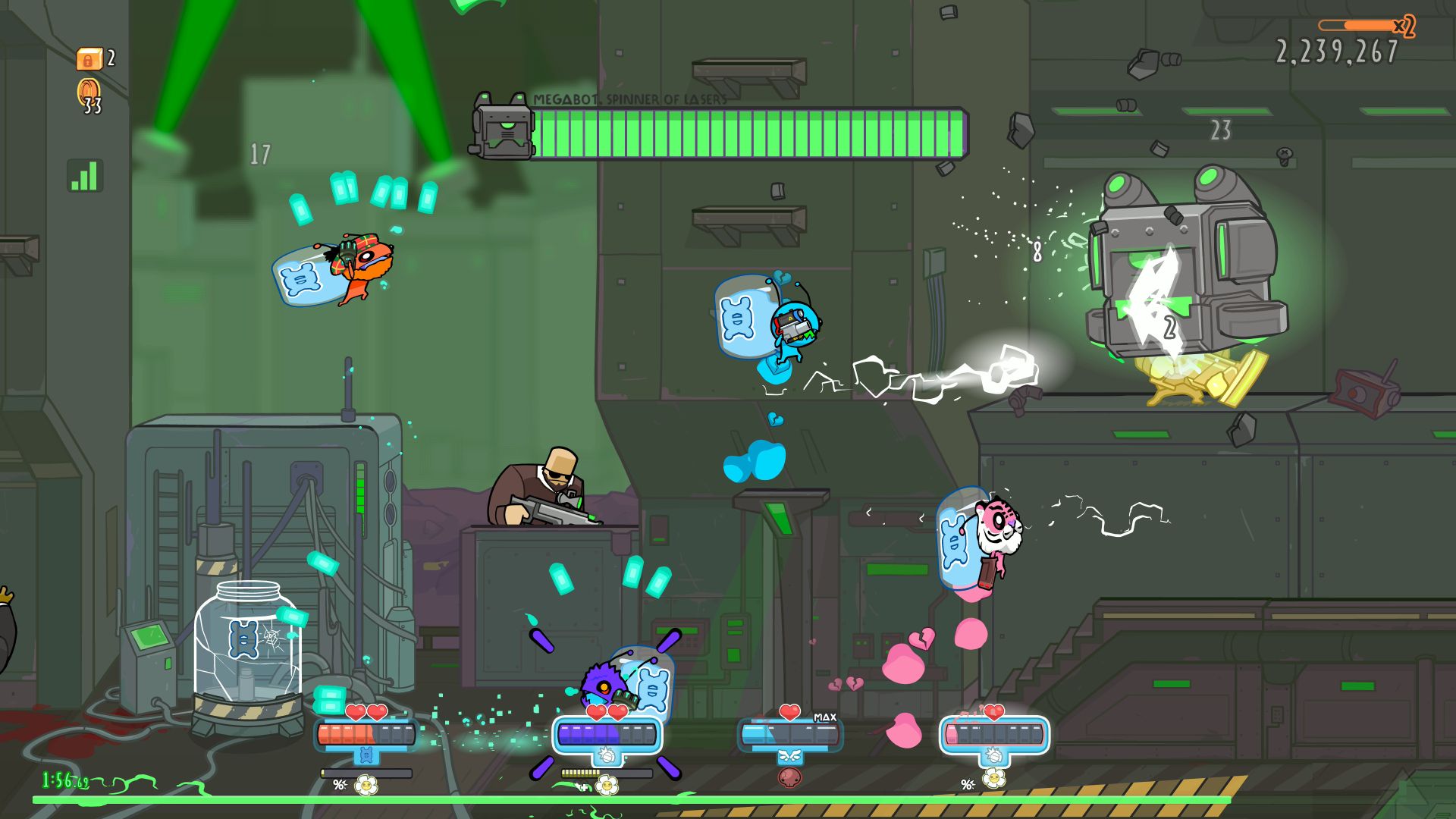Click the green signal strength icon
1456x819 pixels.
pyautogui.click(x=85, y=176)
